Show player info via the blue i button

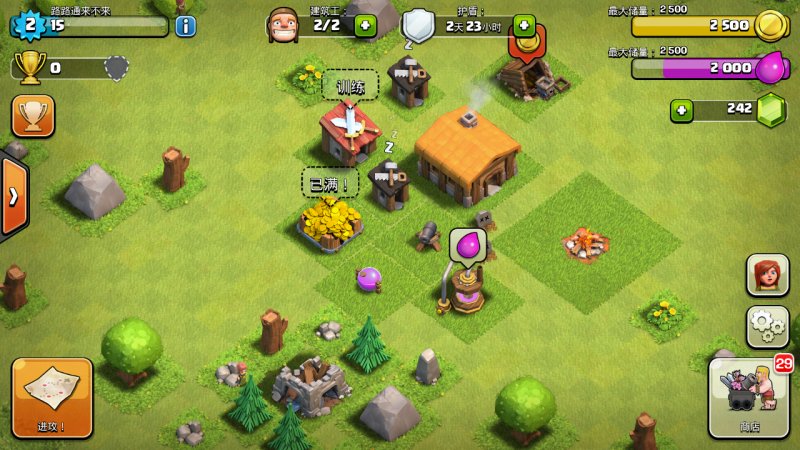point(185,26)
